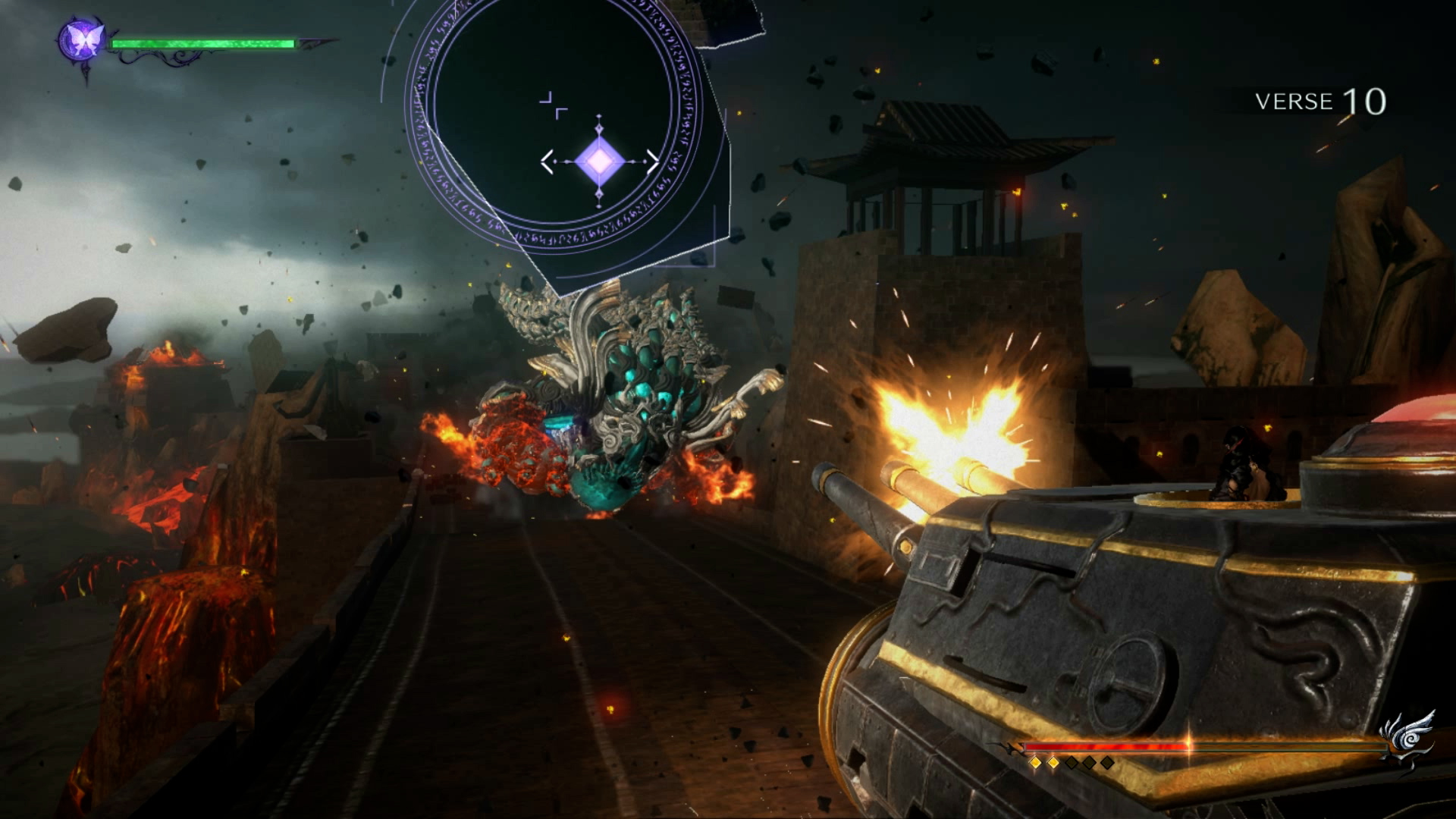
Task: Expand the right chevron arrow of the reticle
Action: tap(653, 162)
